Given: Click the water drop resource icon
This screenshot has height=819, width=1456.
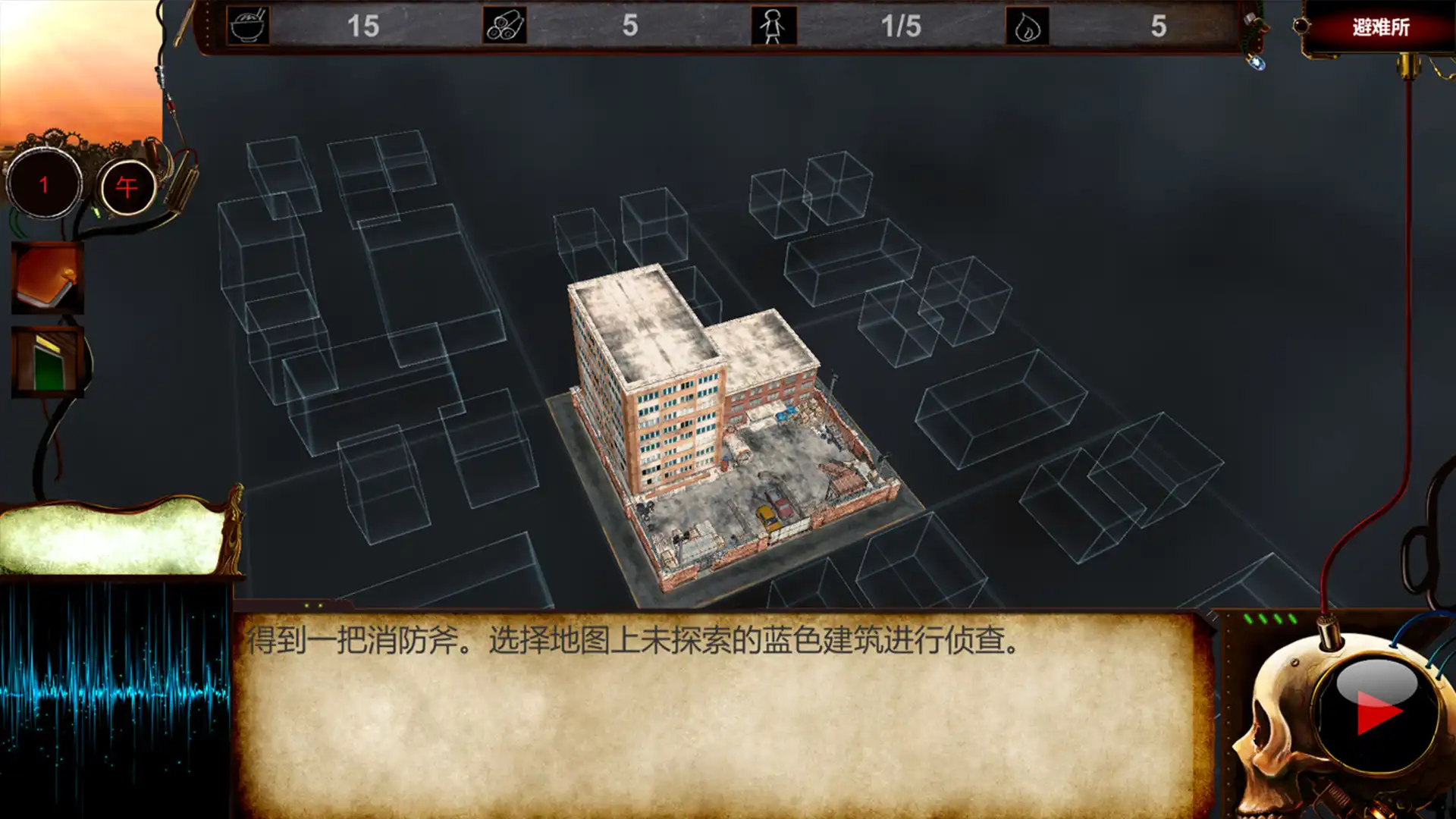Looking at the screenshot, I should click(1028, 24).
